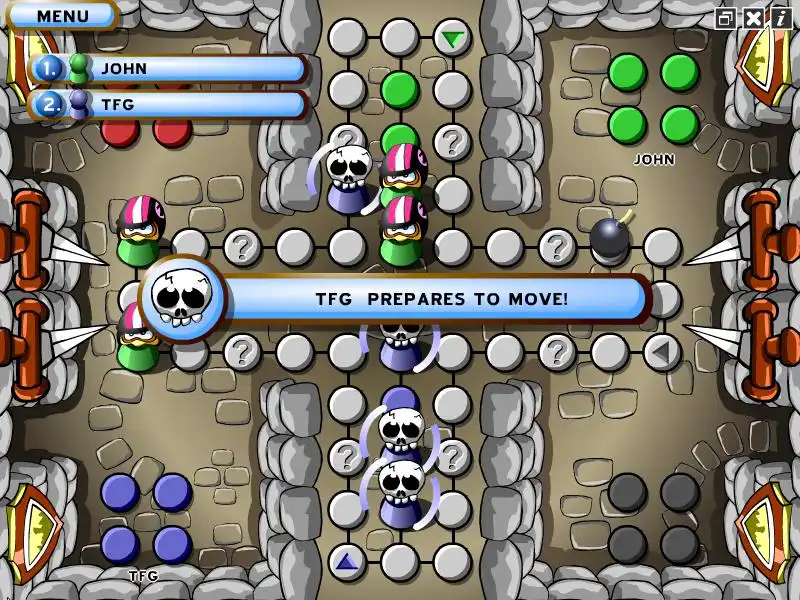Select the bomb on the board
Image resolution: width=800 pixels, height=600 pixels.
(x=609, y=238)
